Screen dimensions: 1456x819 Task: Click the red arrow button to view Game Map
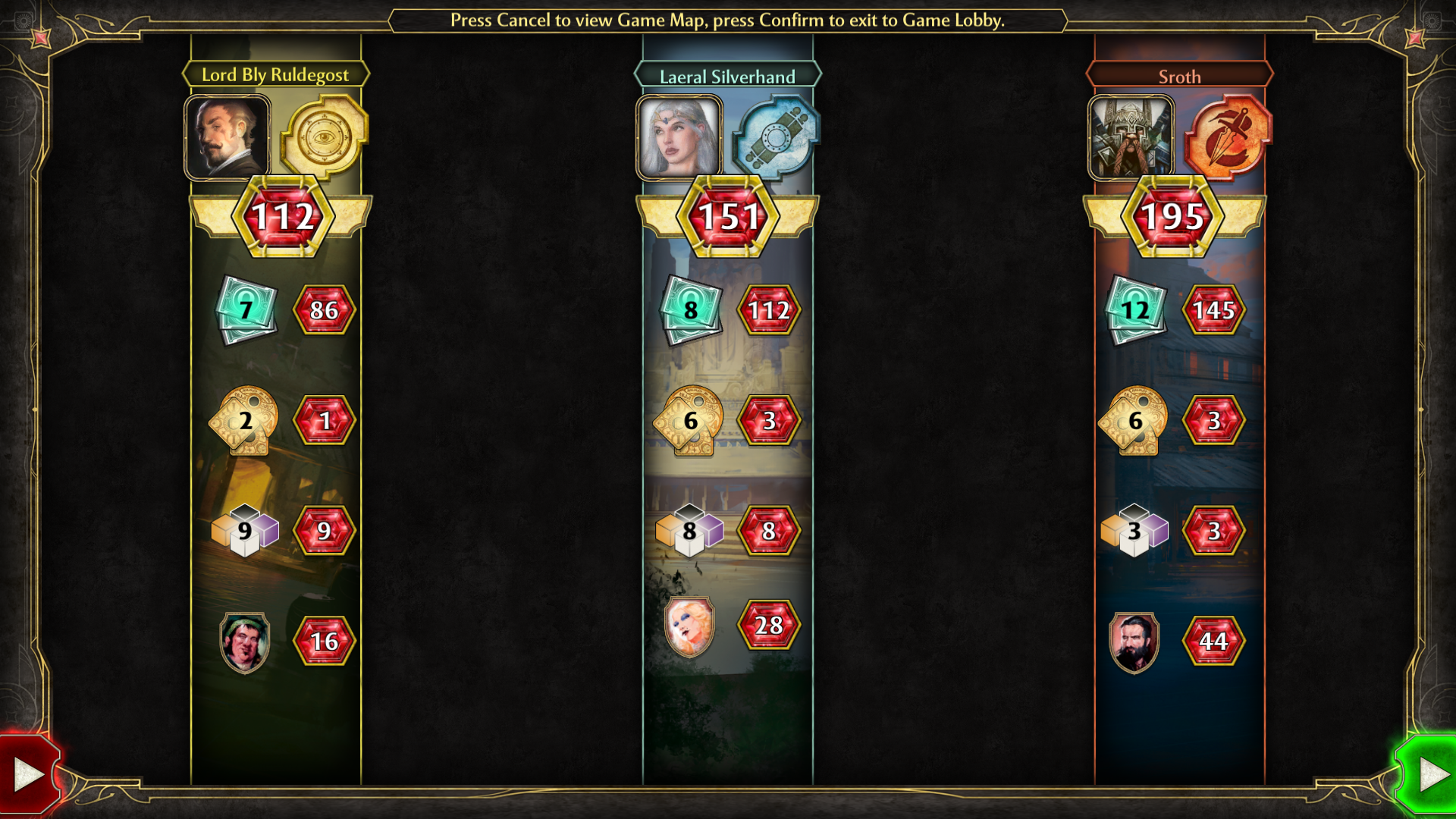(x=27, y=774)
